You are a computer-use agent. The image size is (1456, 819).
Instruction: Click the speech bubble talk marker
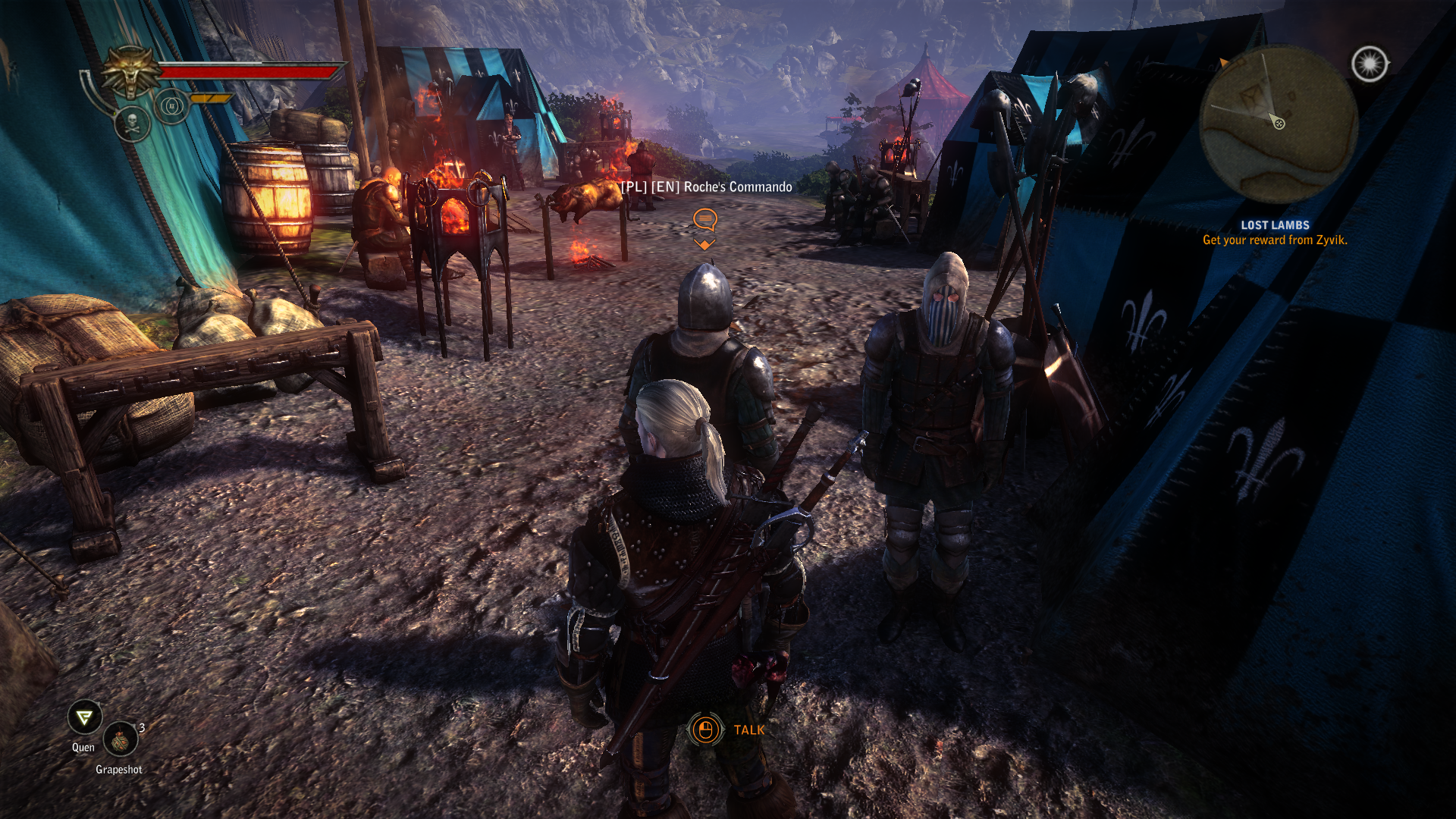tap(704, 220)
